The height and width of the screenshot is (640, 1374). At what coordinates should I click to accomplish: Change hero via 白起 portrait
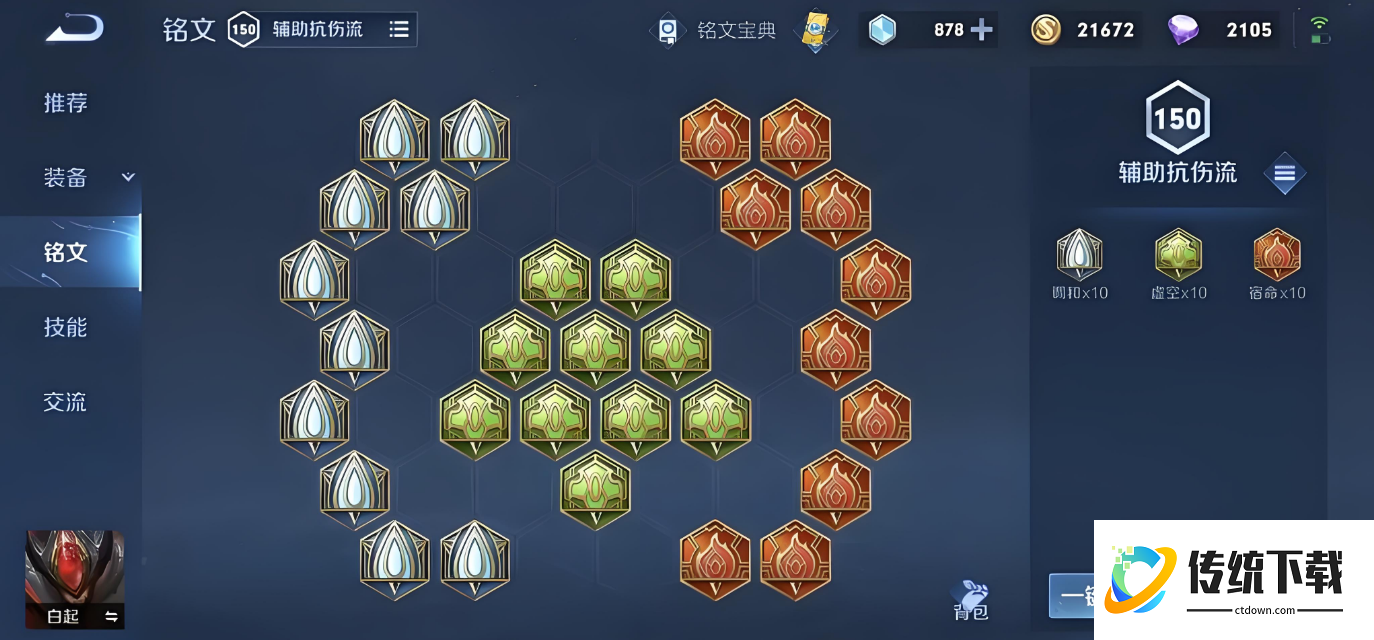[x=75, y=579]
